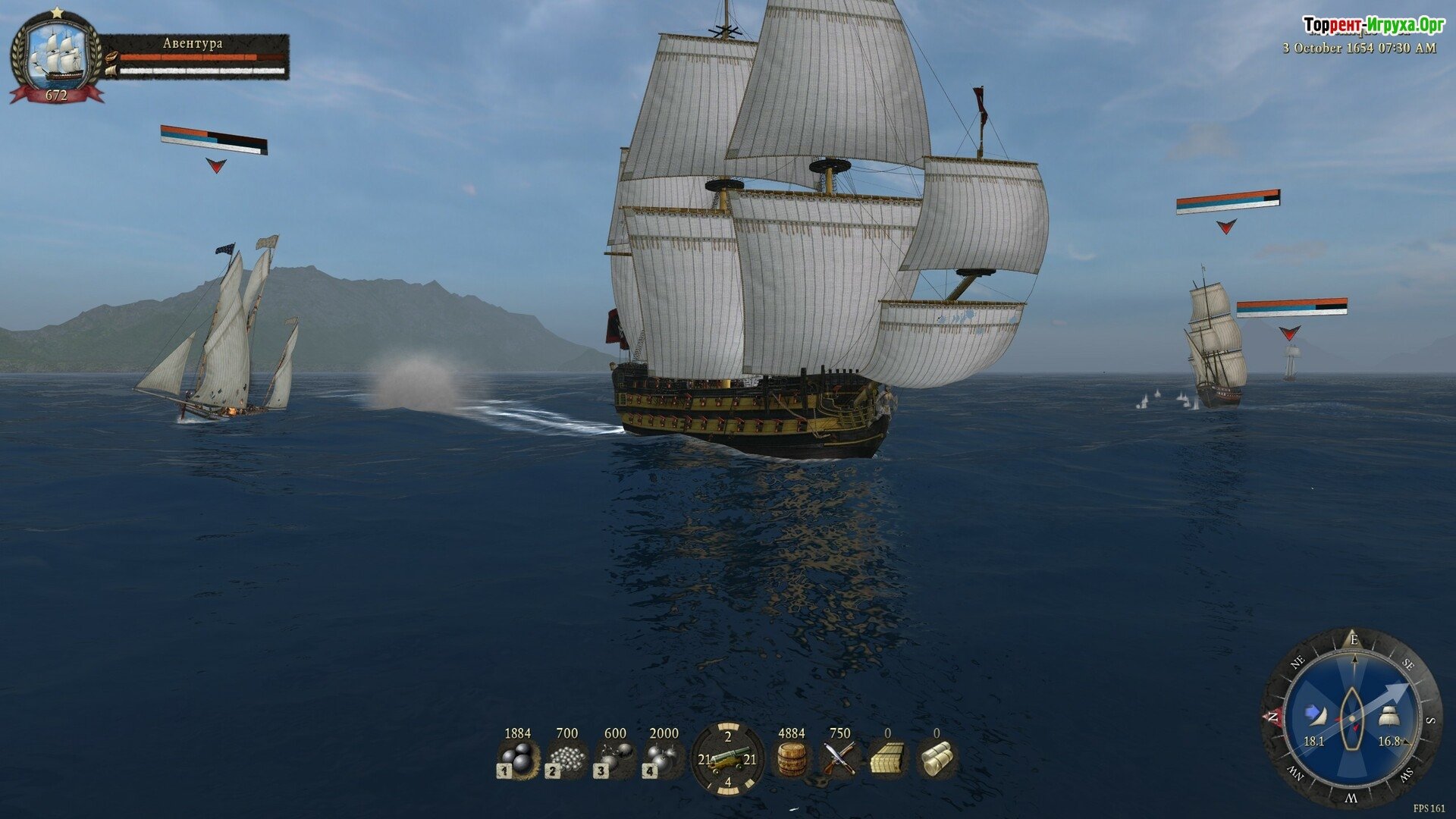Select the farthest enemy ship's red marker
The height and width of the screenshot is (819, 1456).
1289,332
